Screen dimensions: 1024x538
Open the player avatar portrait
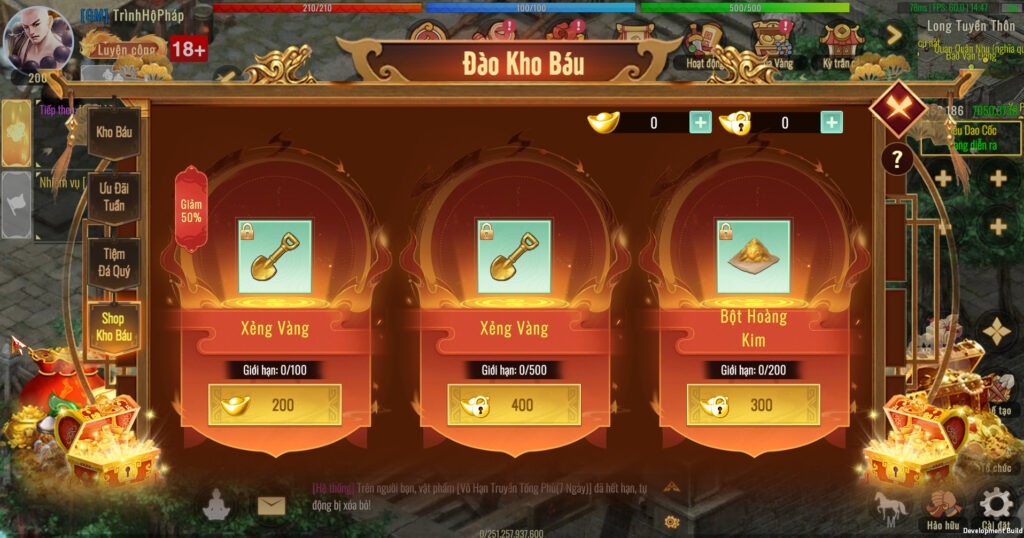click(x=38, y=40)
